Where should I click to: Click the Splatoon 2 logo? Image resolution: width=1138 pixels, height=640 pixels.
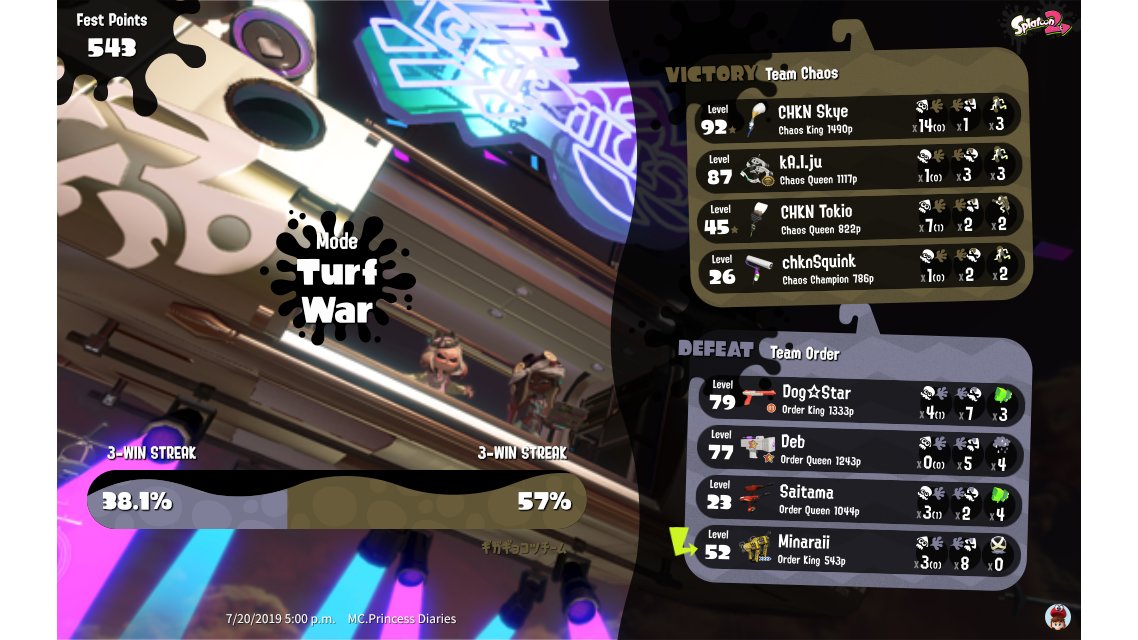1041,24
